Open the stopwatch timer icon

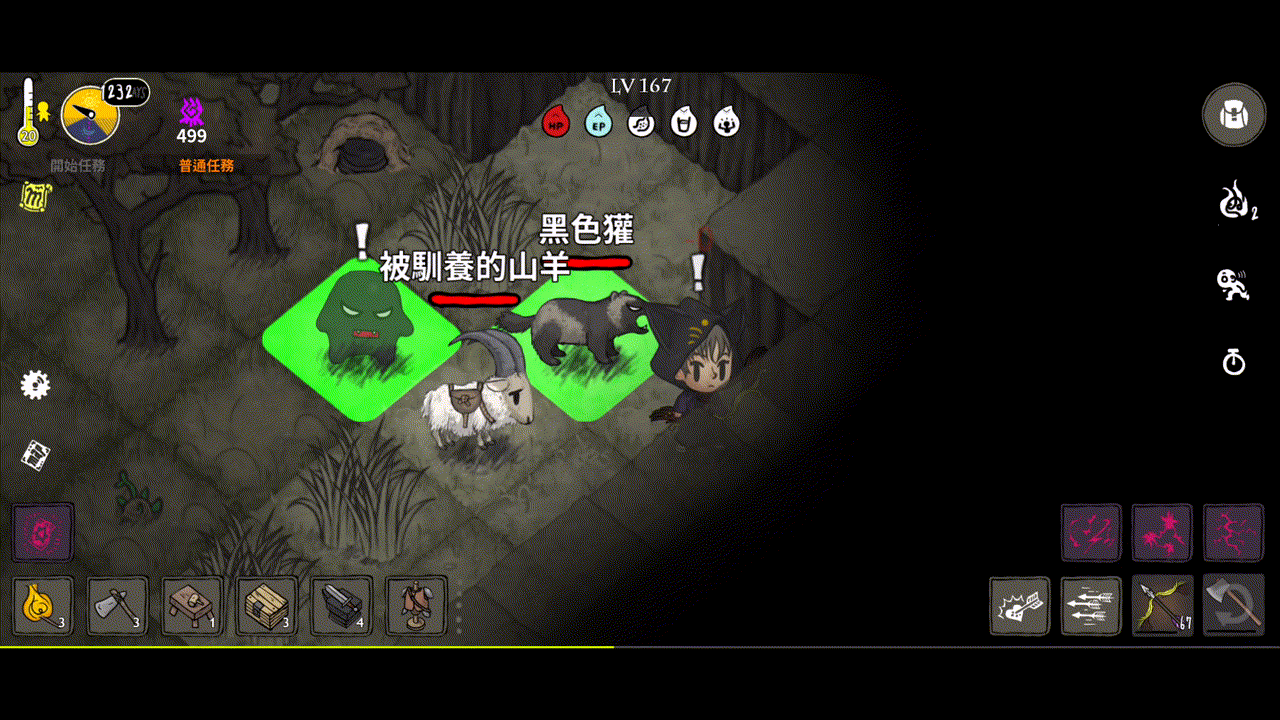[x=1233, y=363]
